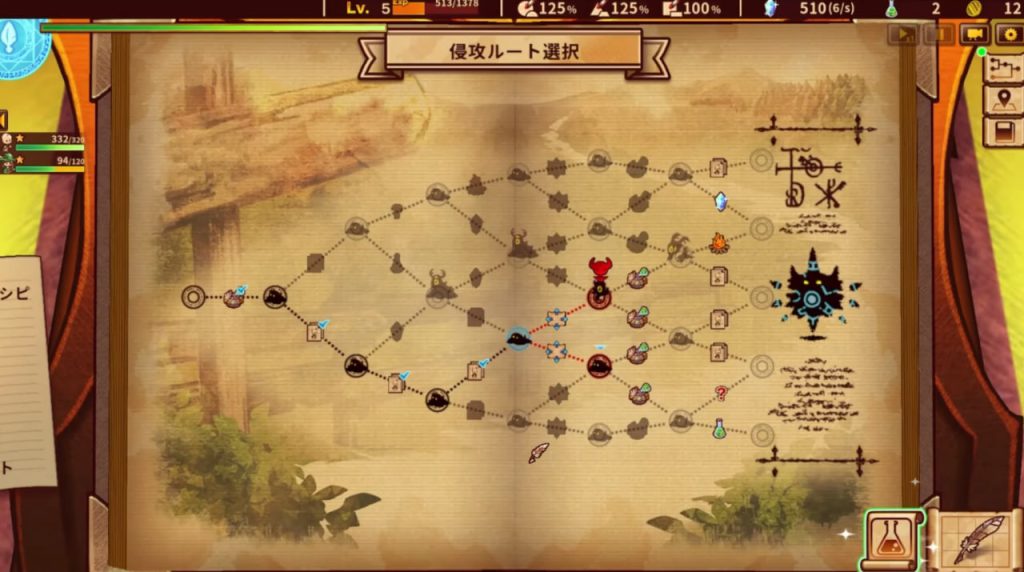The image size is (1024, 572).
Task: Pick the red question mark event node
Action: [x=720, y=393]
